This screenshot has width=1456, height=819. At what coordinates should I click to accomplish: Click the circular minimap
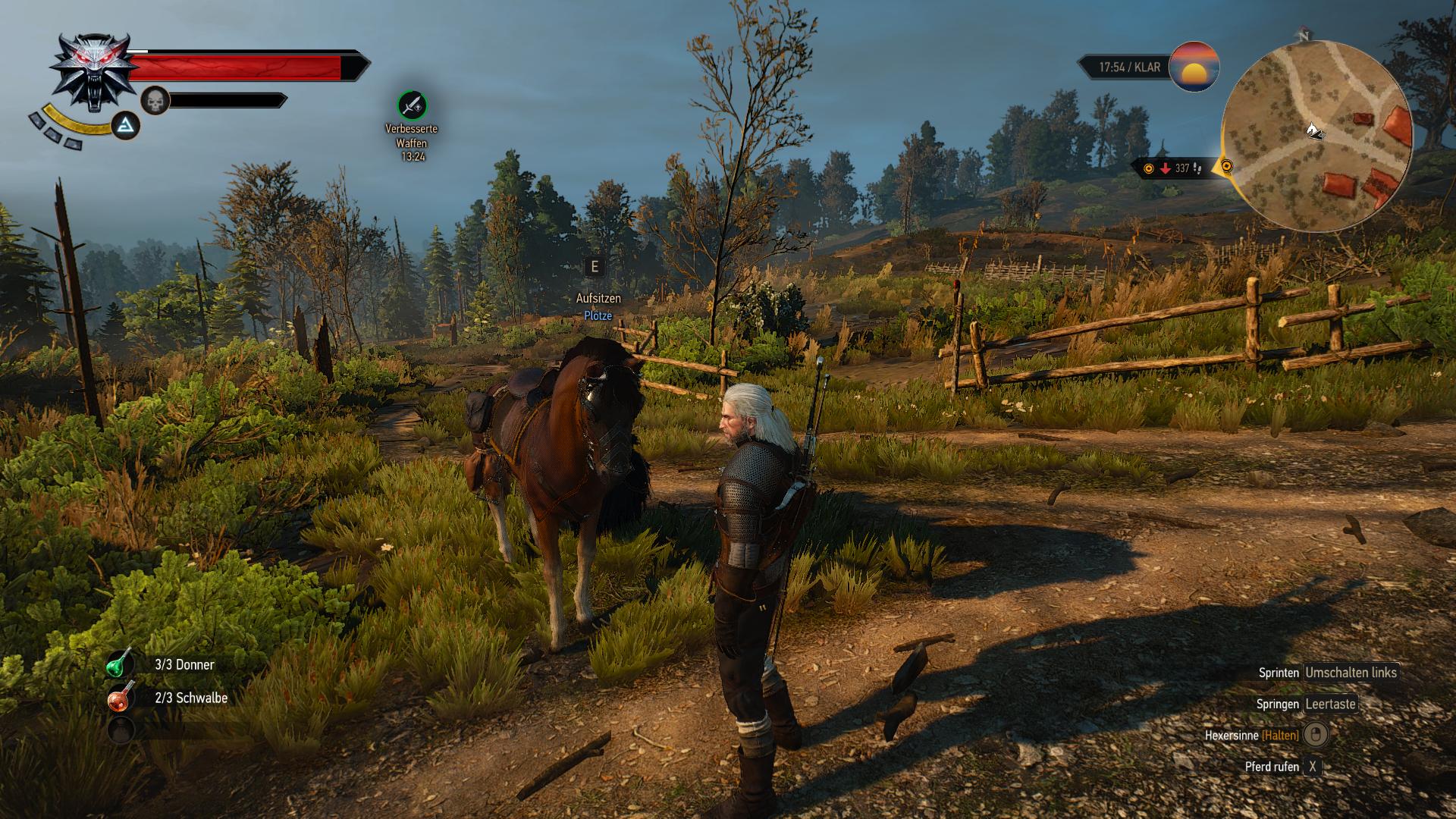[1316, 136]
